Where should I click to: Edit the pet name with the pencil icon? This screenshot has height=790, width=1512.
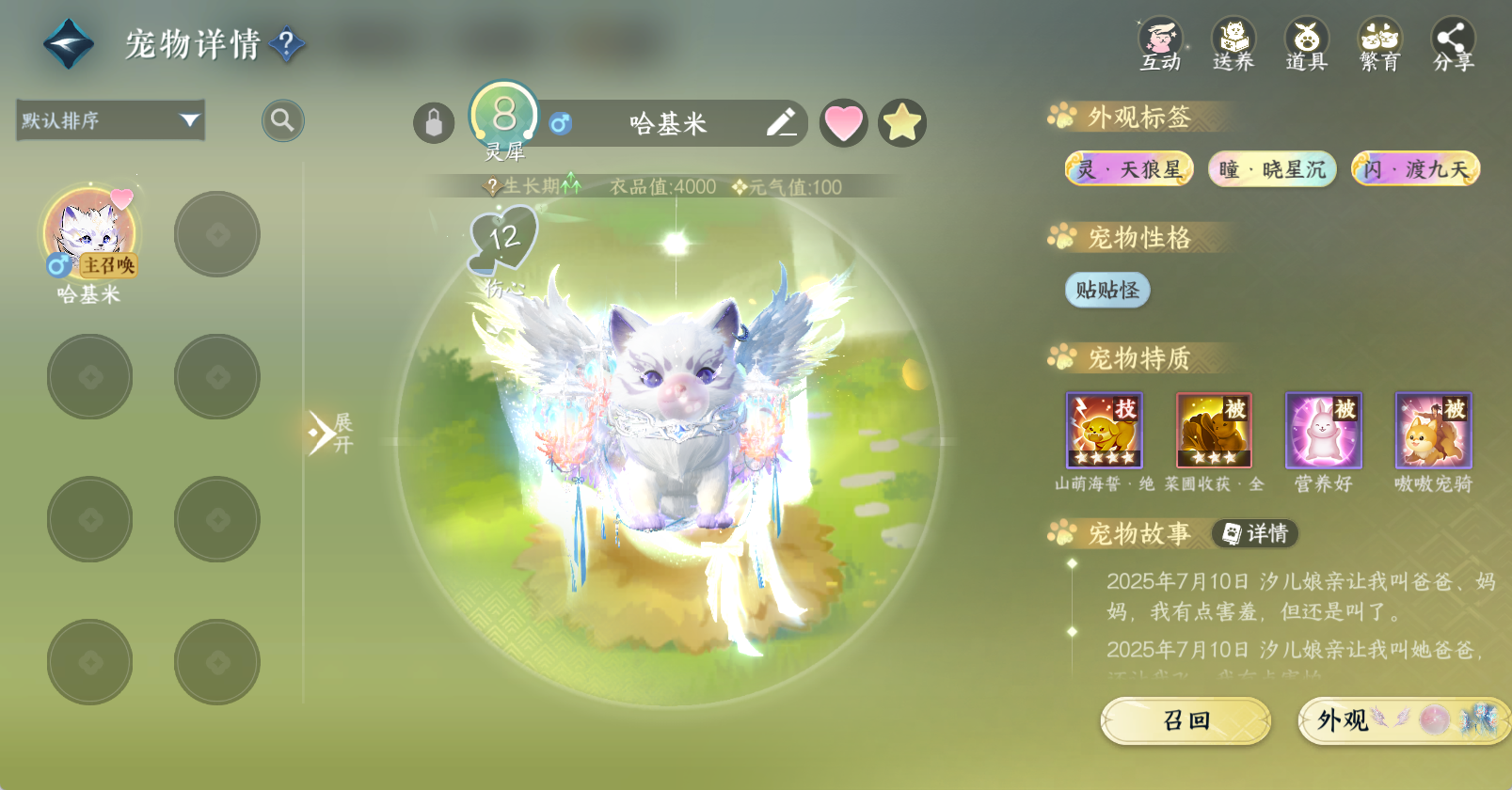coord(781,123)
